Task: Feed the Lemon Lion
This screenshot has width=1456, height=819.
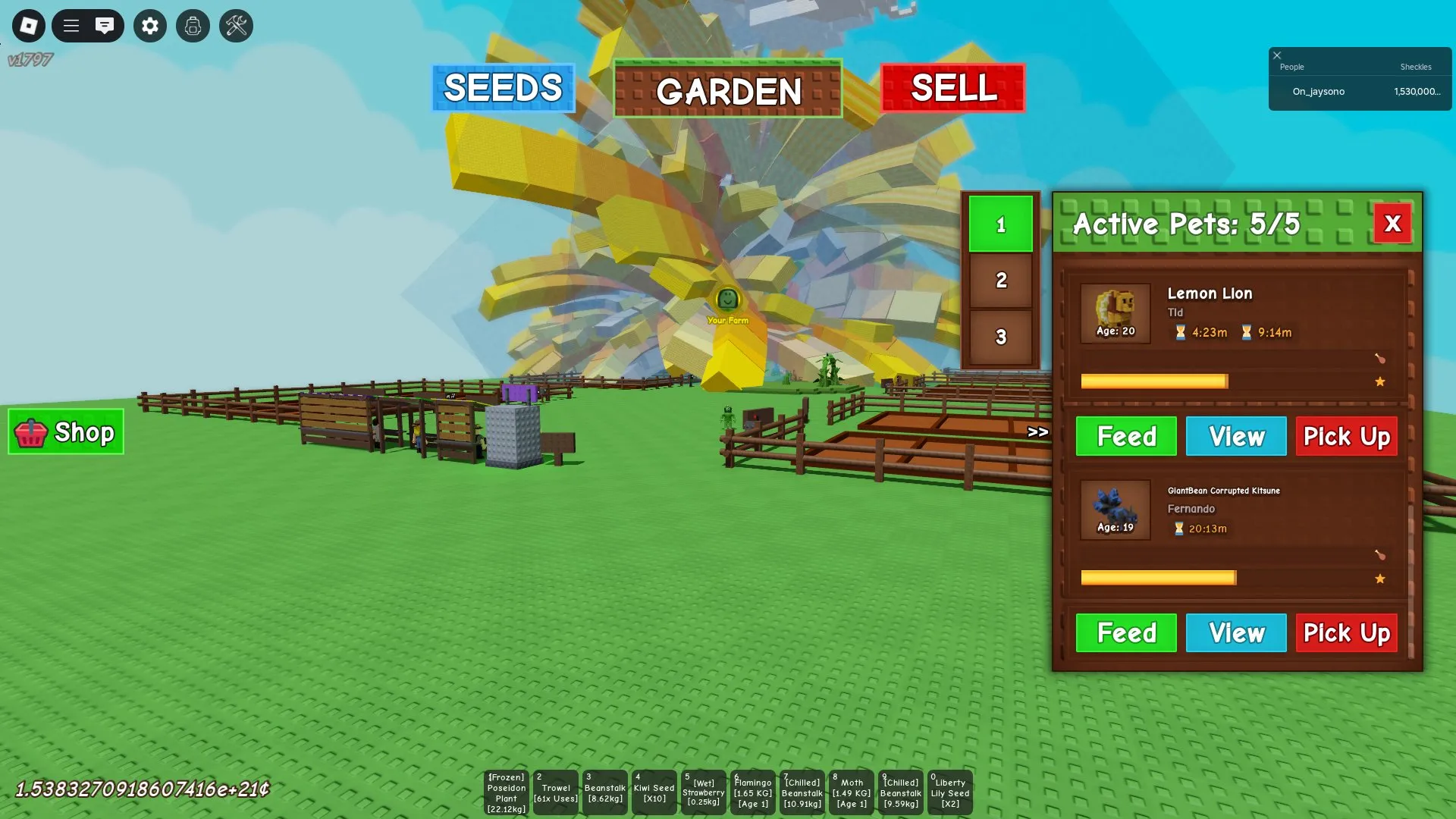Action: click(1125, 436)
